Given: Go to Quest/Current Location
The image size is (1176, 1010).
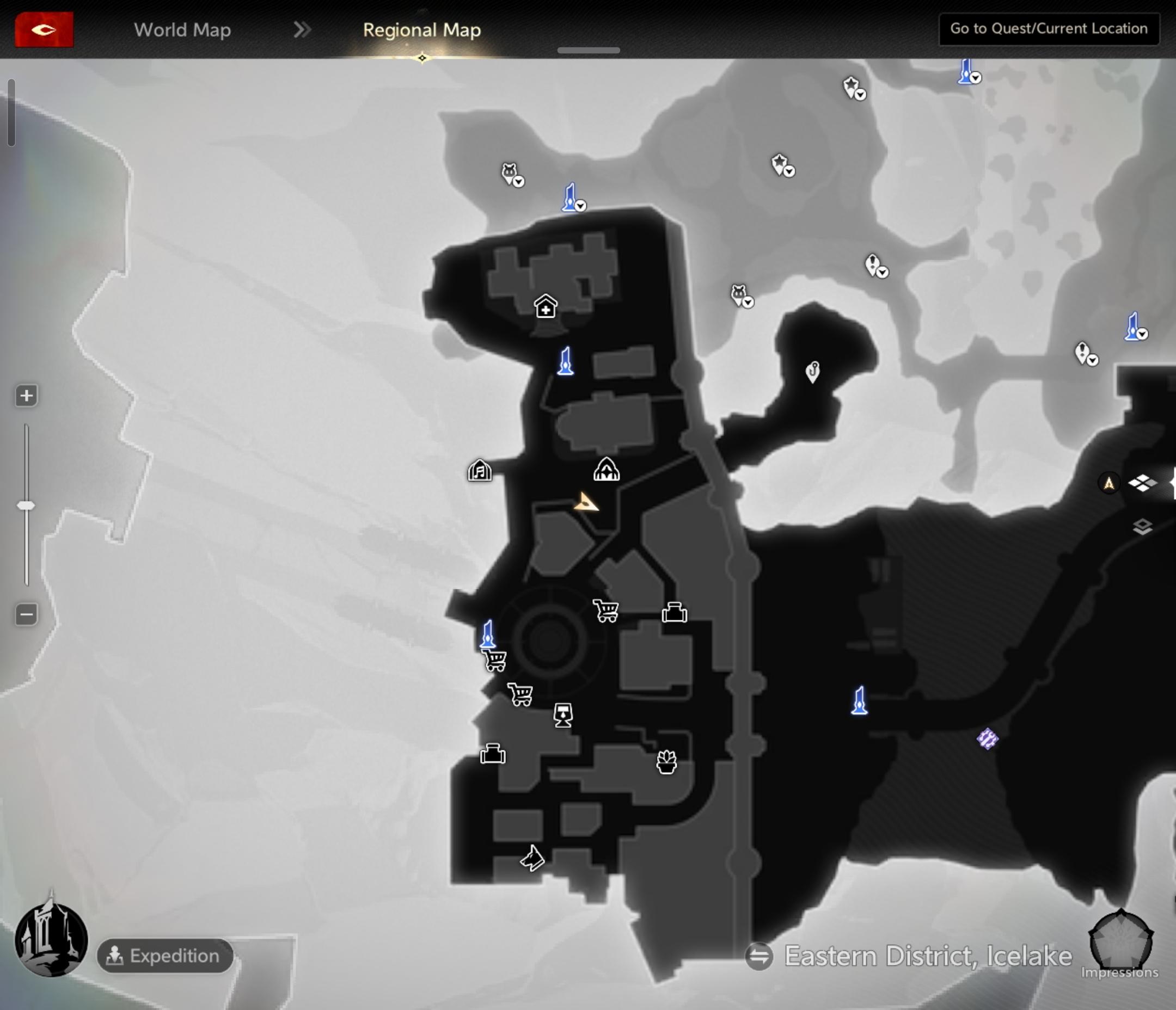Looking at the screenshot, I should 1048,29.
